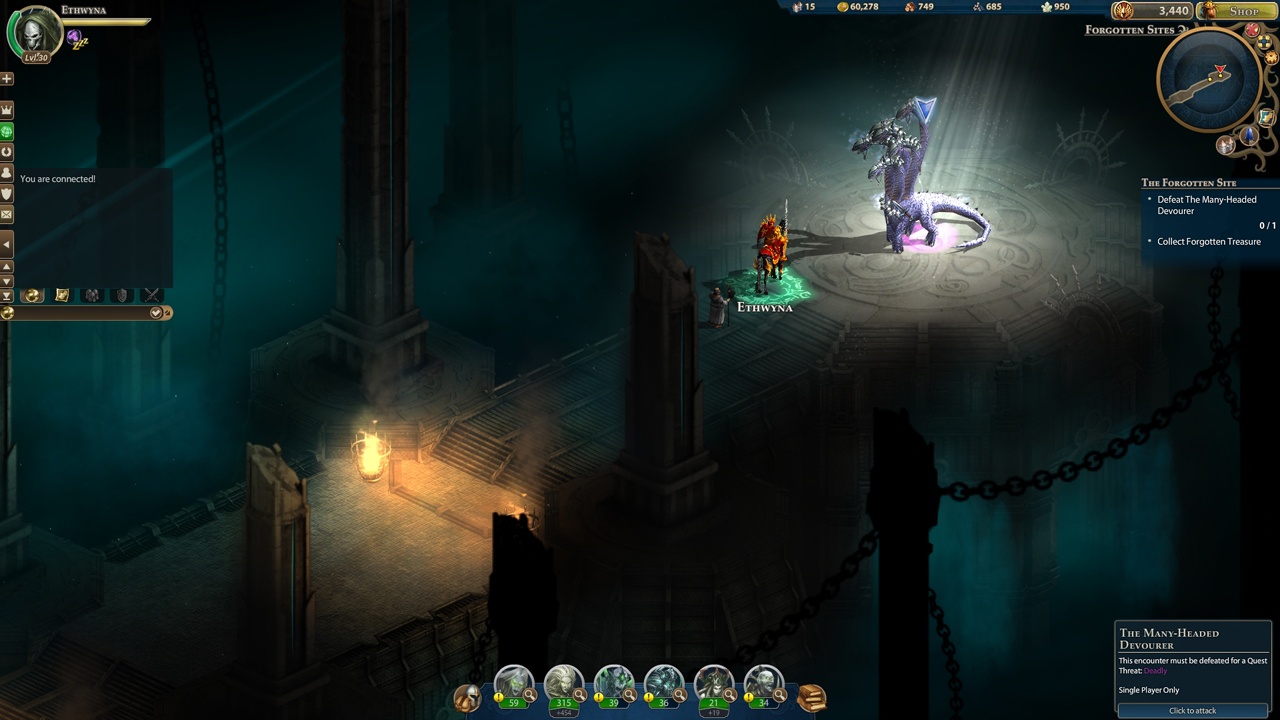Open the envelope mail icon

tap(7, 214)
